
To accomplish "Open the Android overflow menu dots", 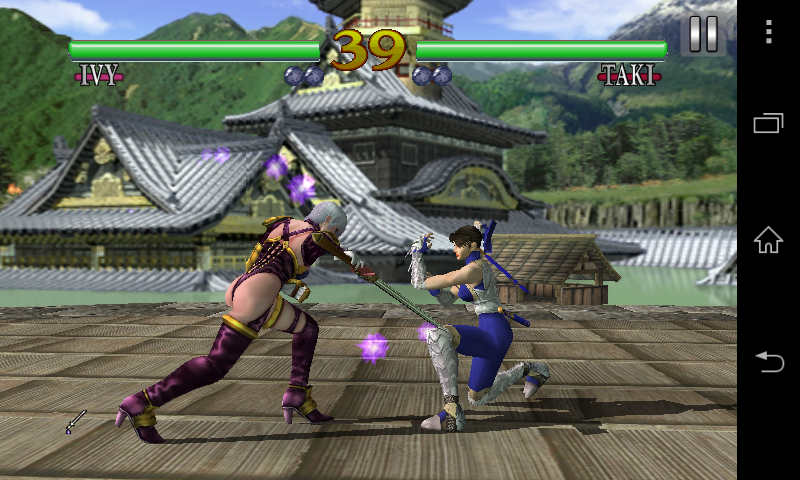I will point(768,33).
